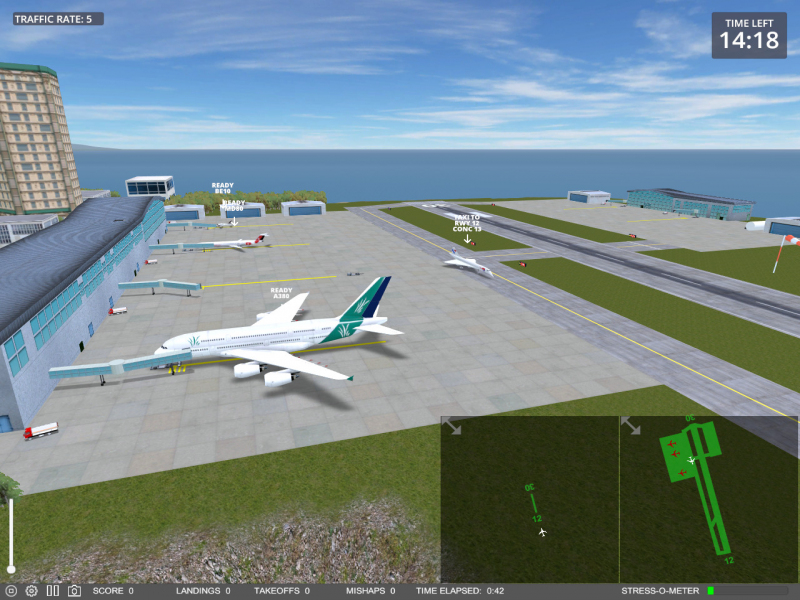Take a screenshot with the camera icon
Image resolution: width=800 pixels, height=600 pixels.
[x=74, y=591]
